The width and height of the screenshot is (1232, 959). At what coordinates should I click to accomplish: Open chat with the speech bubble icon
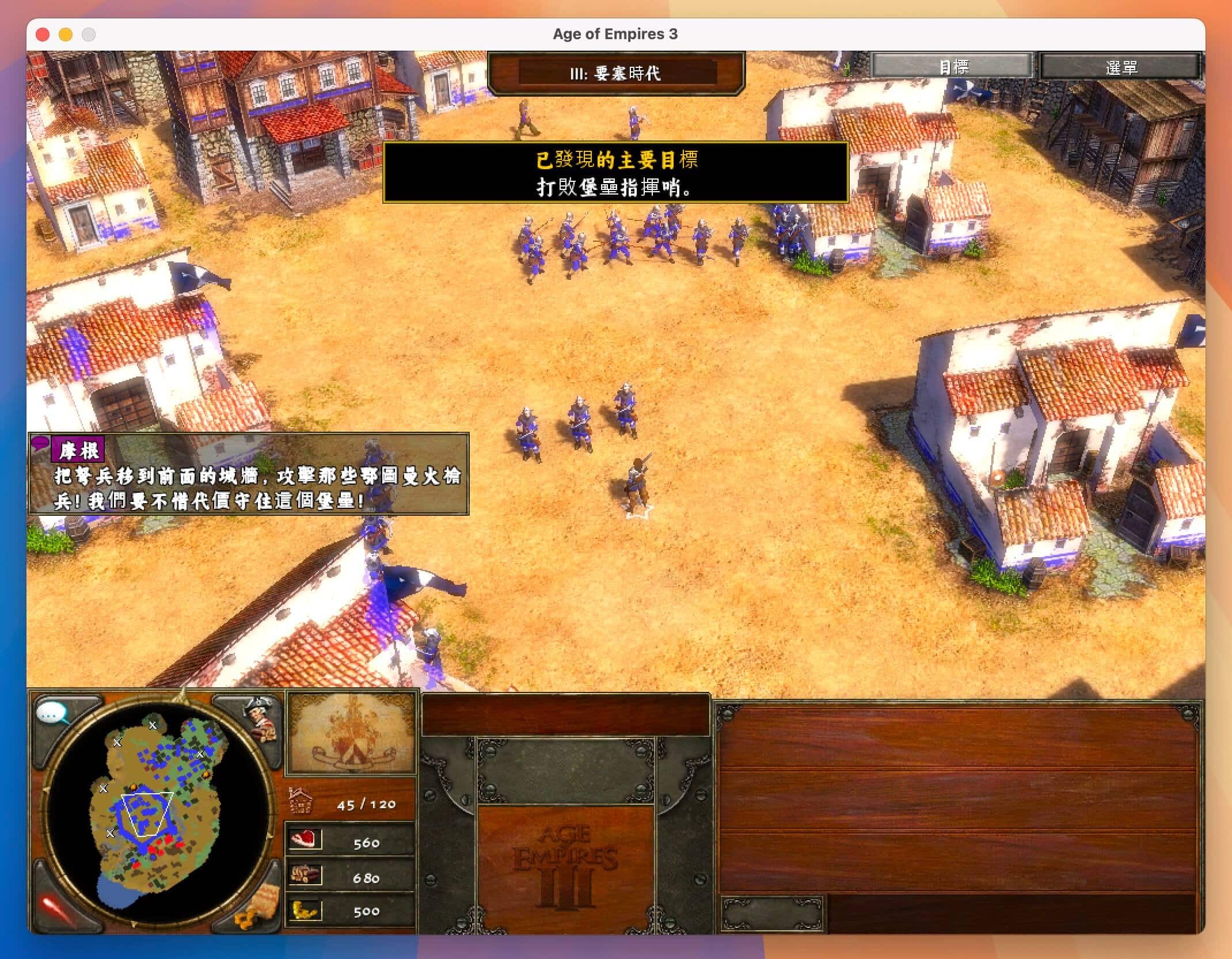pos(51,714)
